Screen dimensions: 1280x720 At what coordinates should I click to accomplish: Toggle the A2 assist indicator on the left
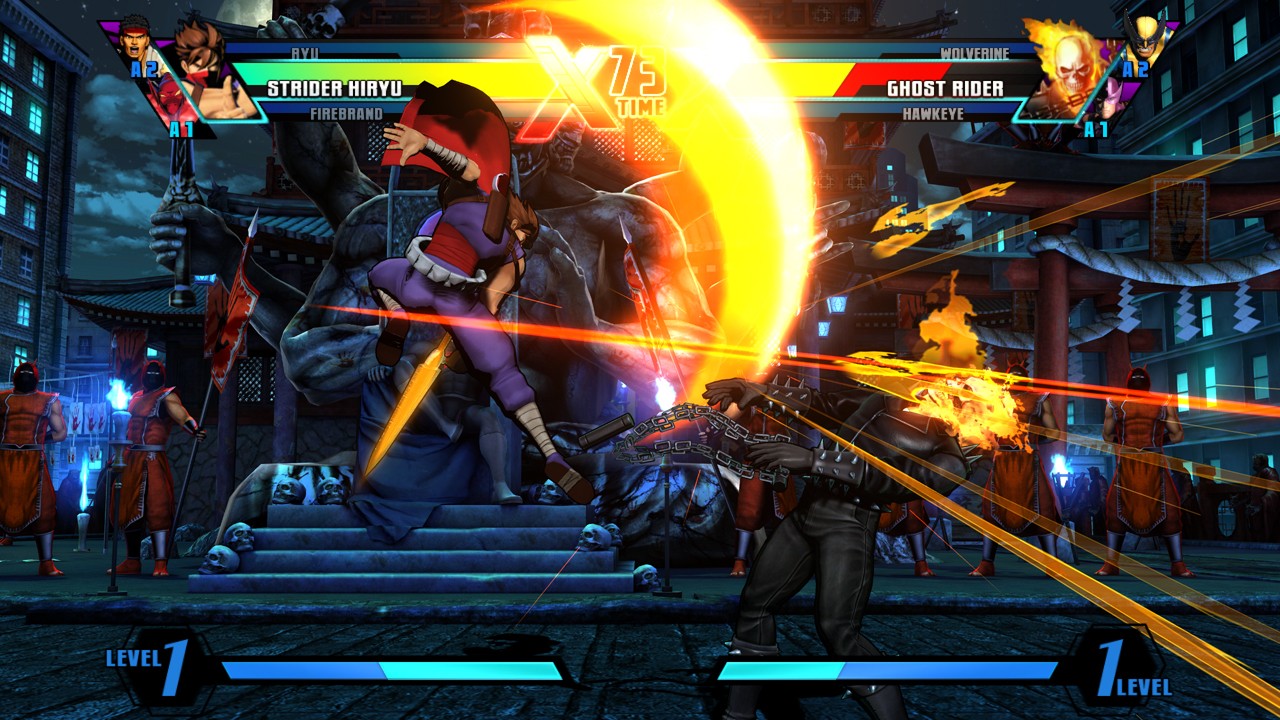tap(144, 67)
